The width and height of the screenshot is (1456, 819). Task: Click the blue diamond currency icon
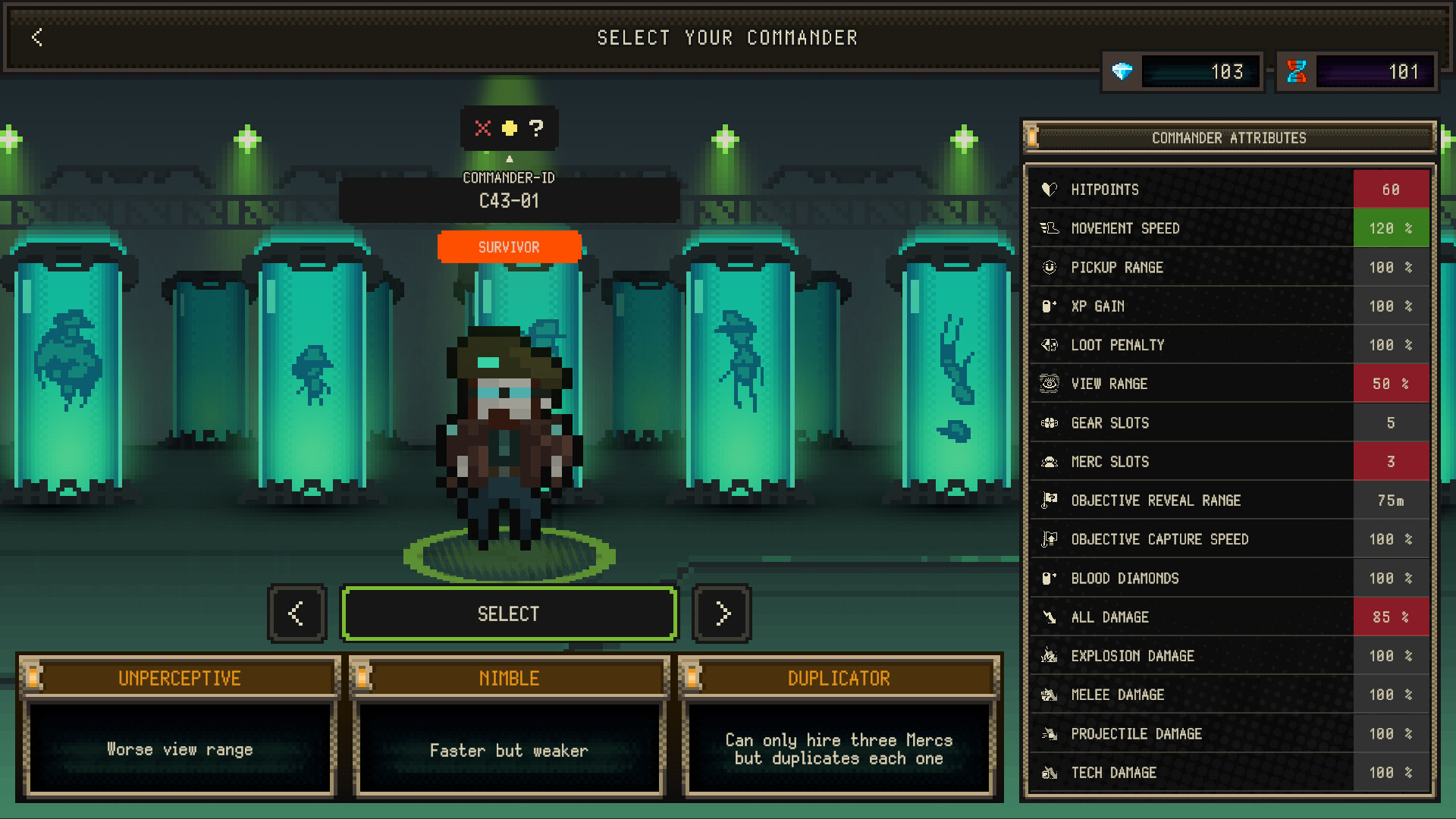1122,71
